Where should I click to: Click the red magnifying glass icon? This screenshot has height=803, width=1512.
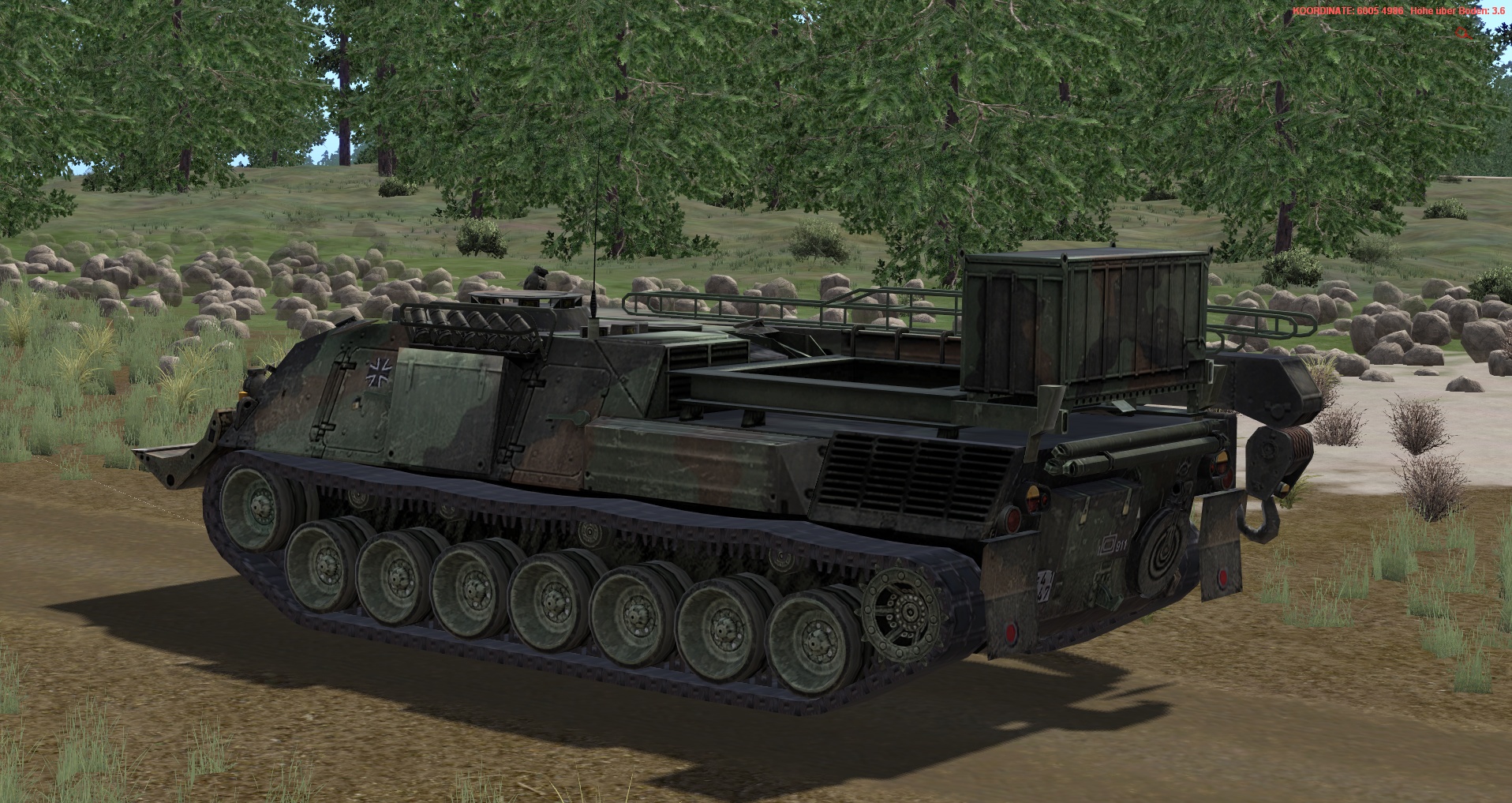click(x=1463, y=32)
